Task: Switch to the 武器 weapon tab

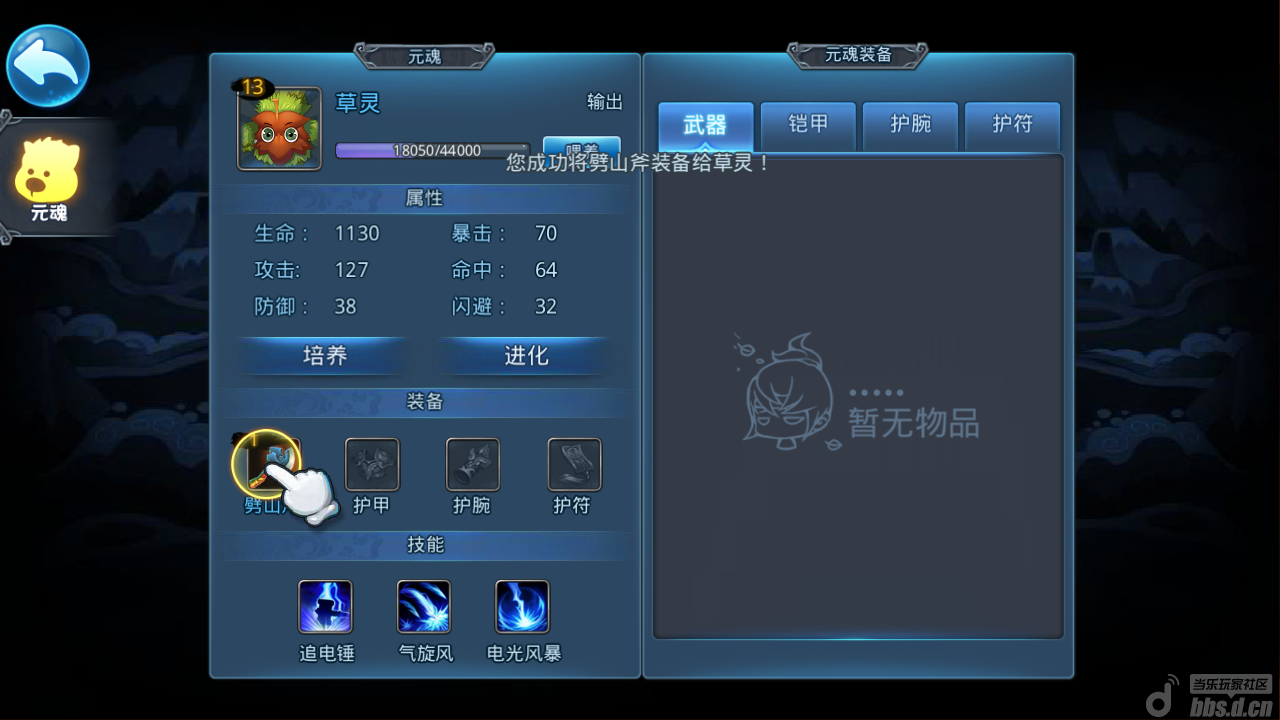Action: 706,125
